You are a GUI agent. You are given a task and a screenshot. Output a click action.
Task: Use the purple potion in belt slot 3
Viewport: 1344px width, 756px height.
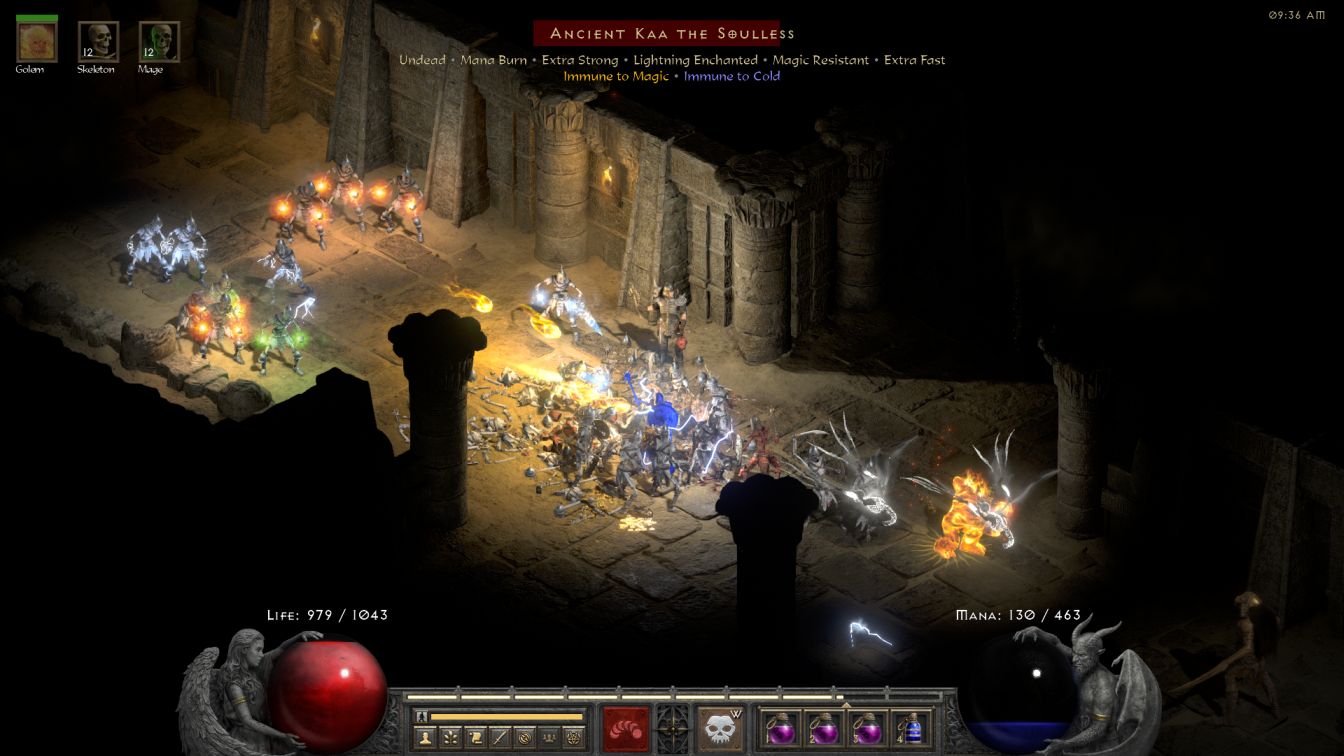pyautogui.click(x=867, y=728)
